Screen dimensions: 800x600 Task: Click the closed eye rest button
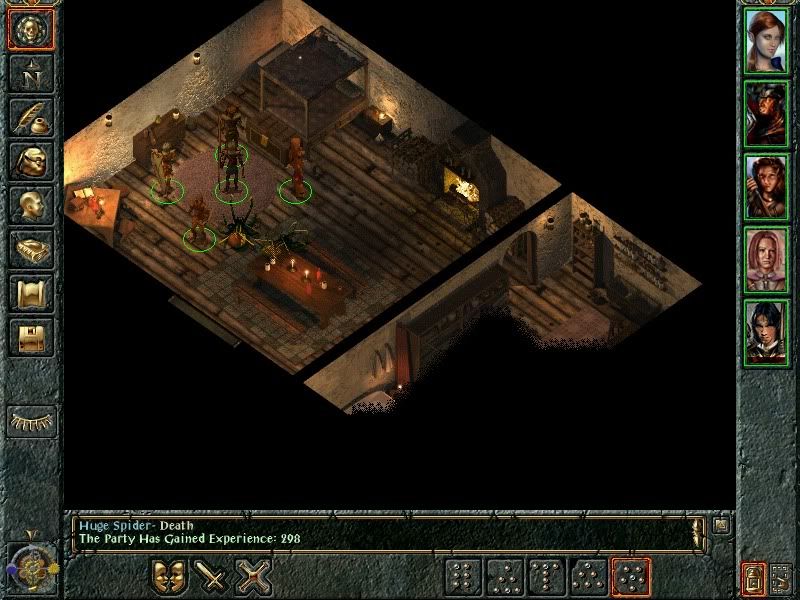(x=30, y=421)
